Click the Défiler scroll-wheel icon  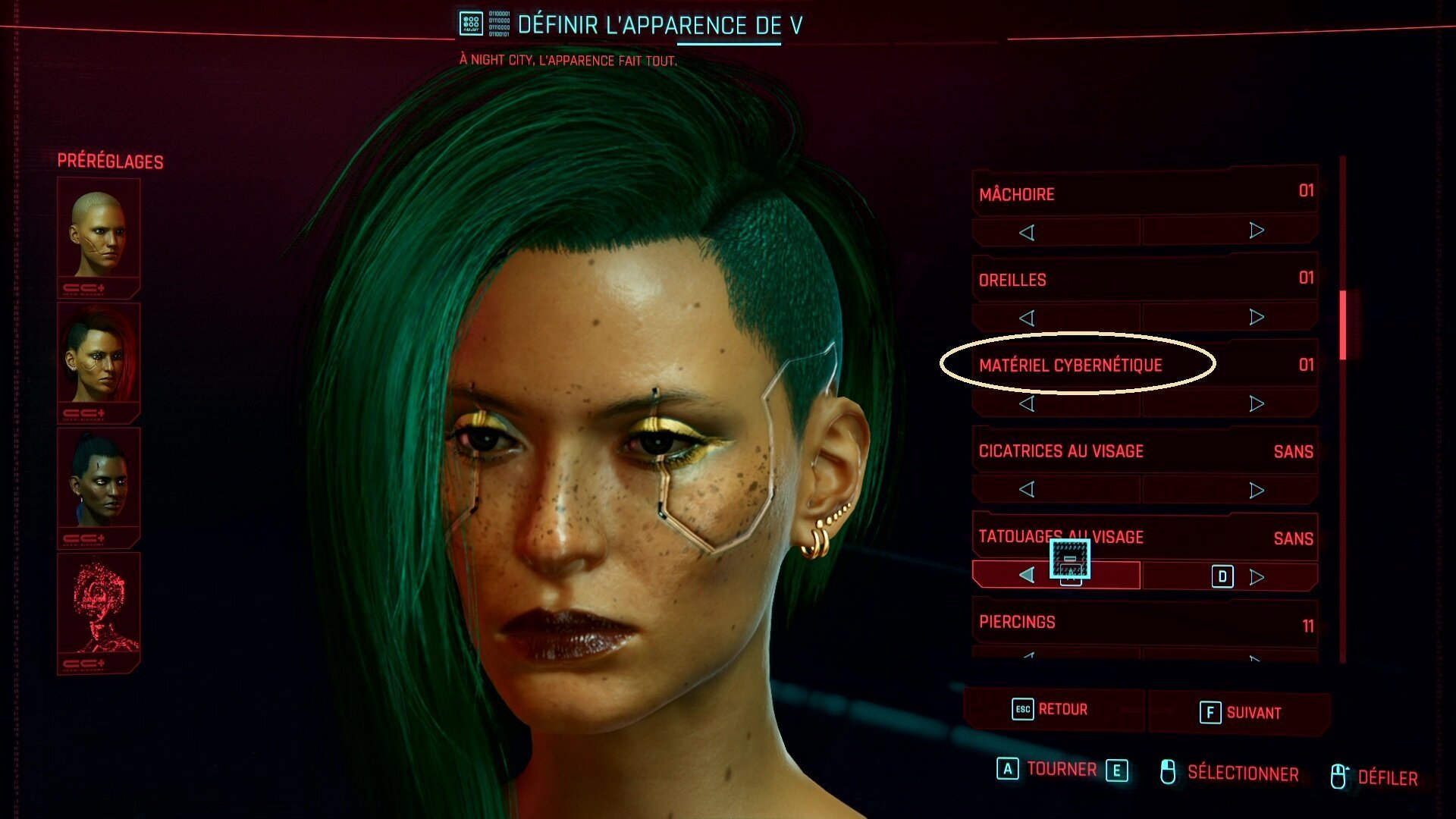pos(1338,774)
